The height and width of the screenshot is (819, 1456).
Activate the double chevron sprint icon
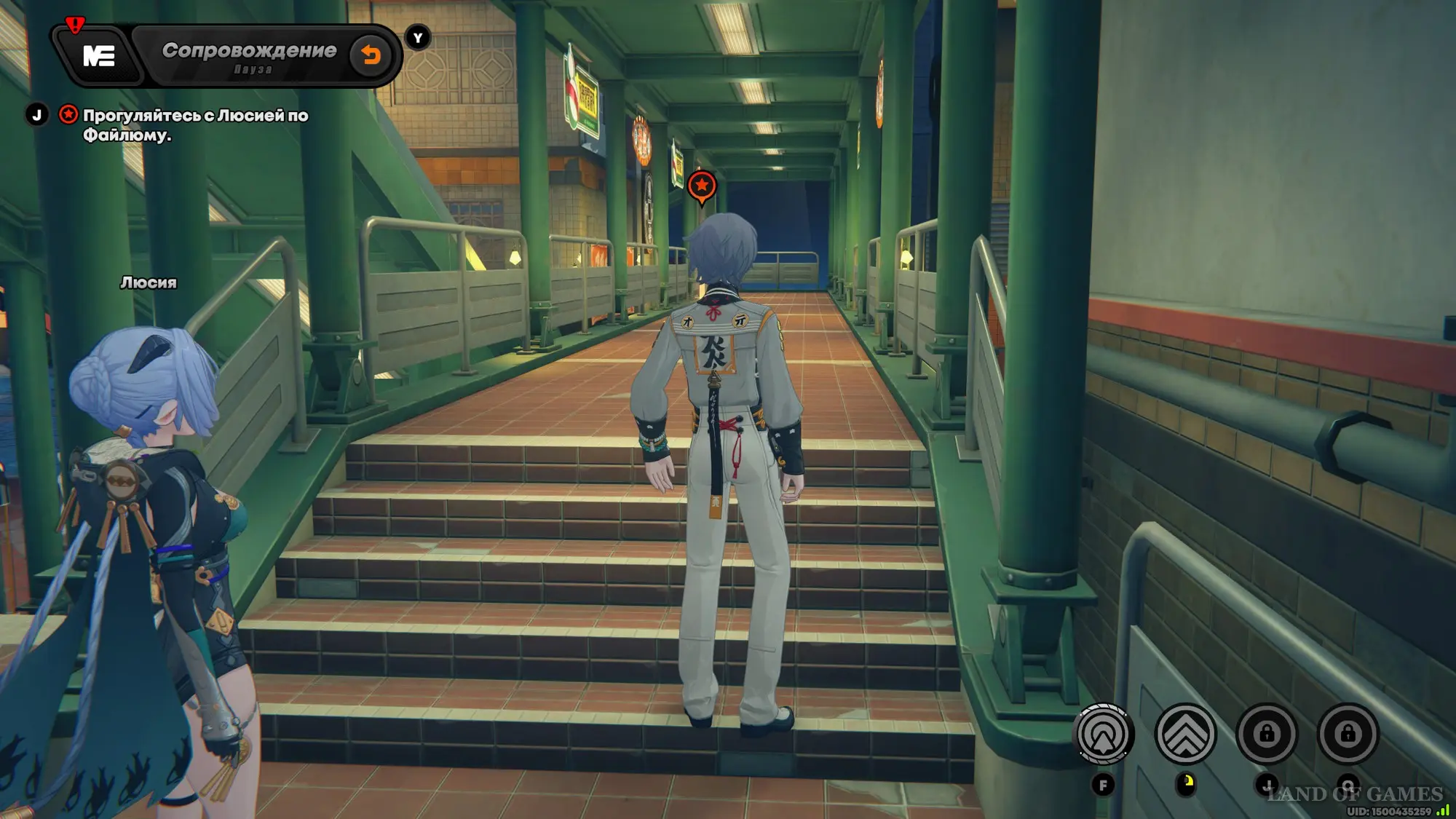[1185, 734]
